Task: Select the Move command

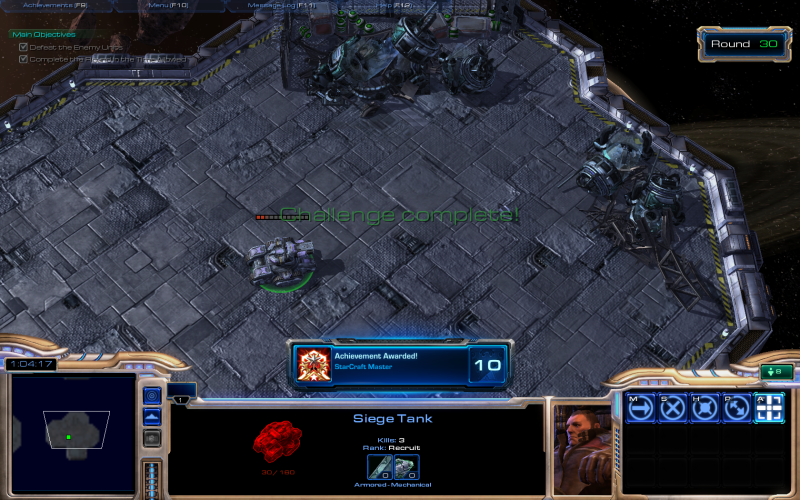Action: coord(641,407)
